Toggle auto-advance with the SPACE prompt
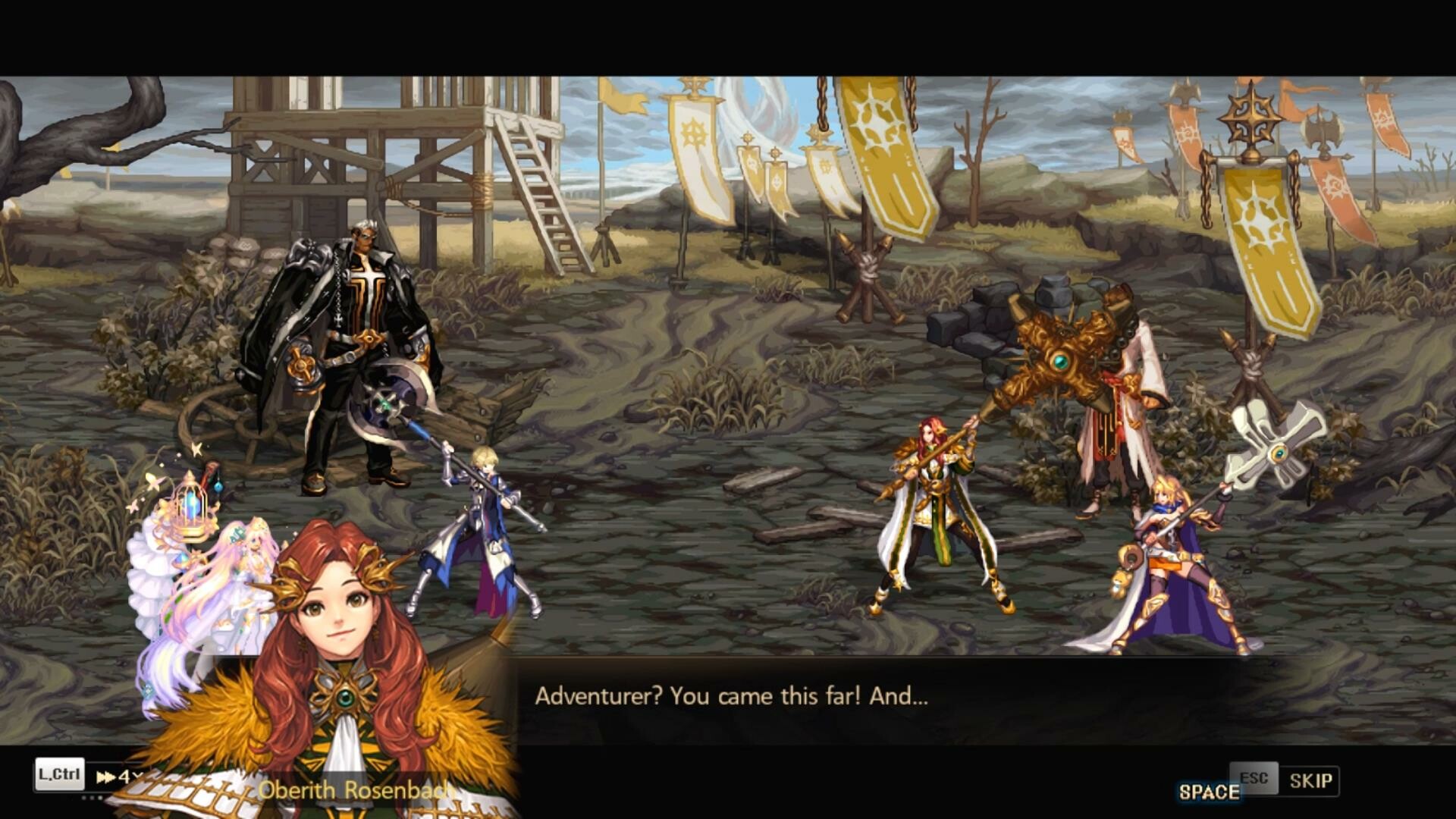The height and width of the screenshot is (819, 1456). pyautogui.click(x=1210, y=790)
